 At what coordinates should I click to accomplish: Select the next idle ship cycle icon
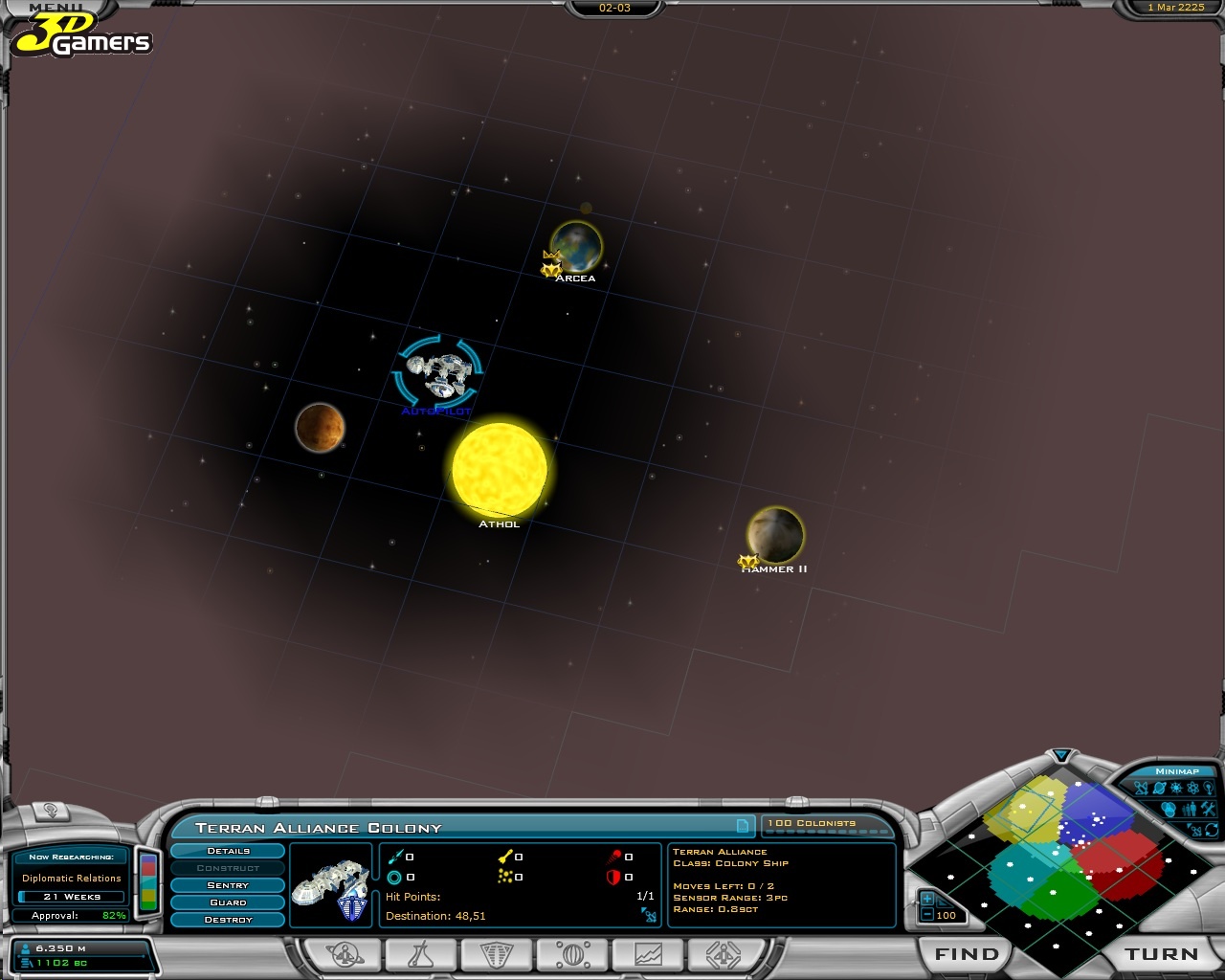[724, 954]
